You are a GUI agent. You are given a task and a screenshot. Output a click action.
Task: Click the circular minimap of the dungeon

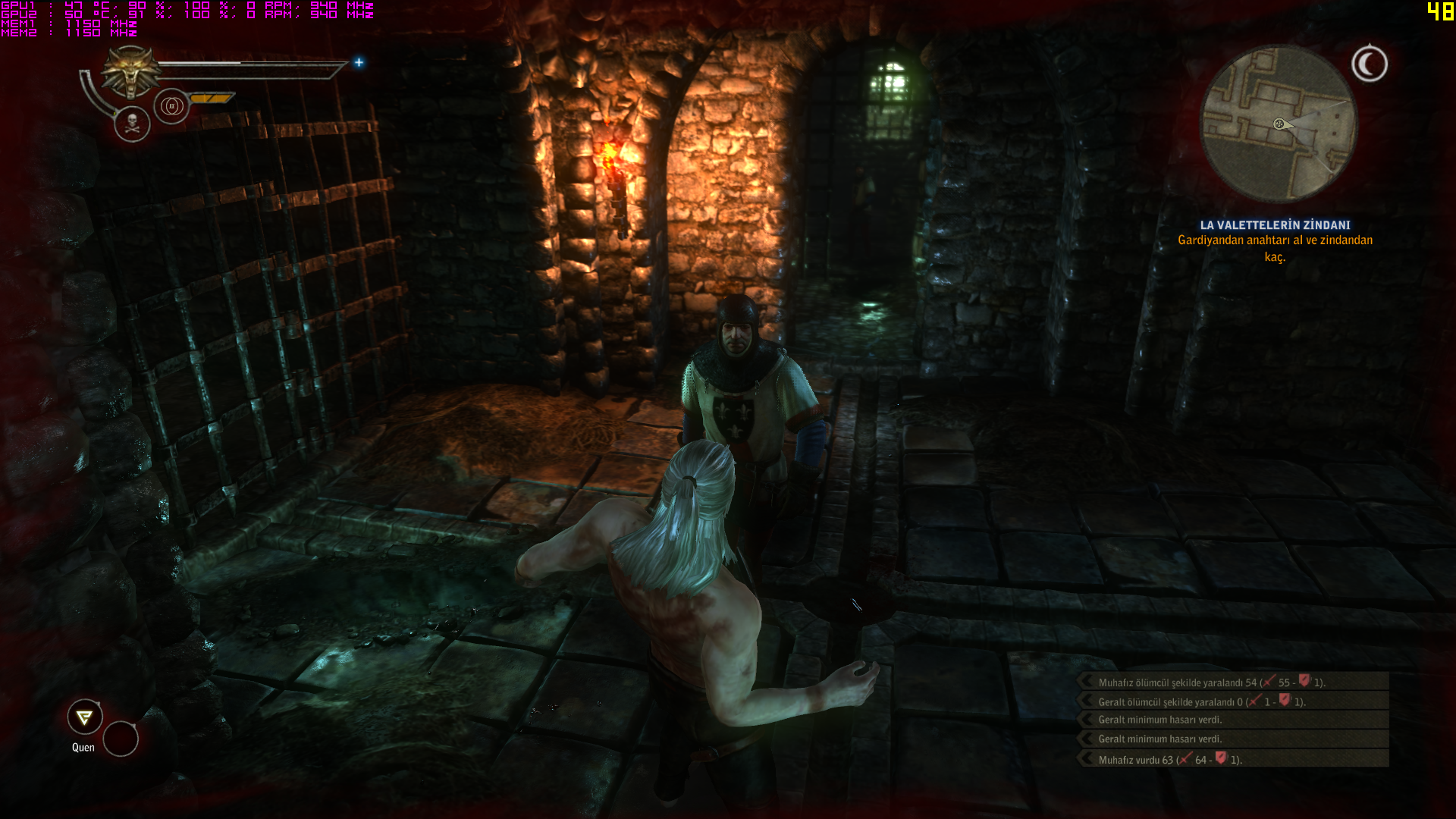1279,124
